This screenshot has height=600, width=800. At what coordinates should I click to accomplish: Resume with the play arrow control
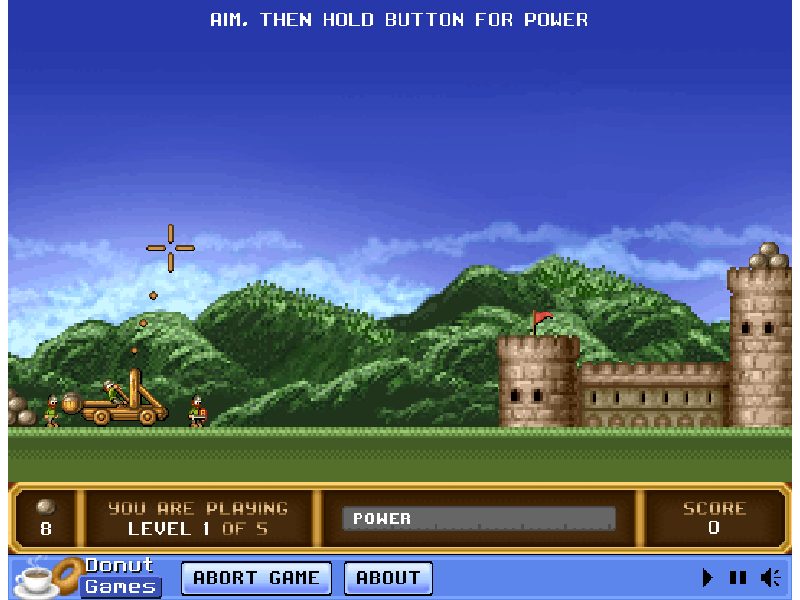pyautogui.click(x=708, y=577)
